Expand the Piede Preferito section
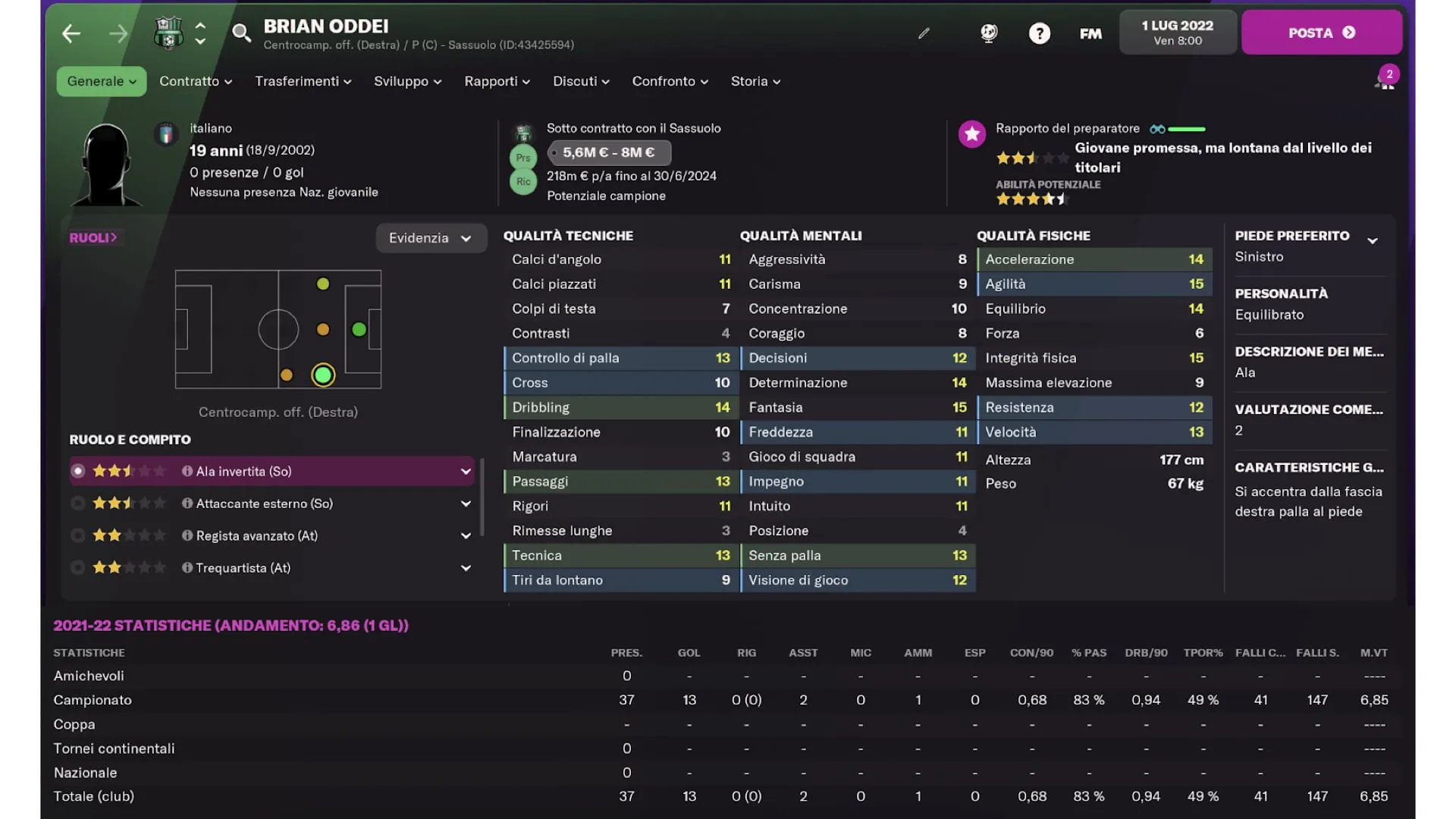The image size is (1456, 819). 1373,239
